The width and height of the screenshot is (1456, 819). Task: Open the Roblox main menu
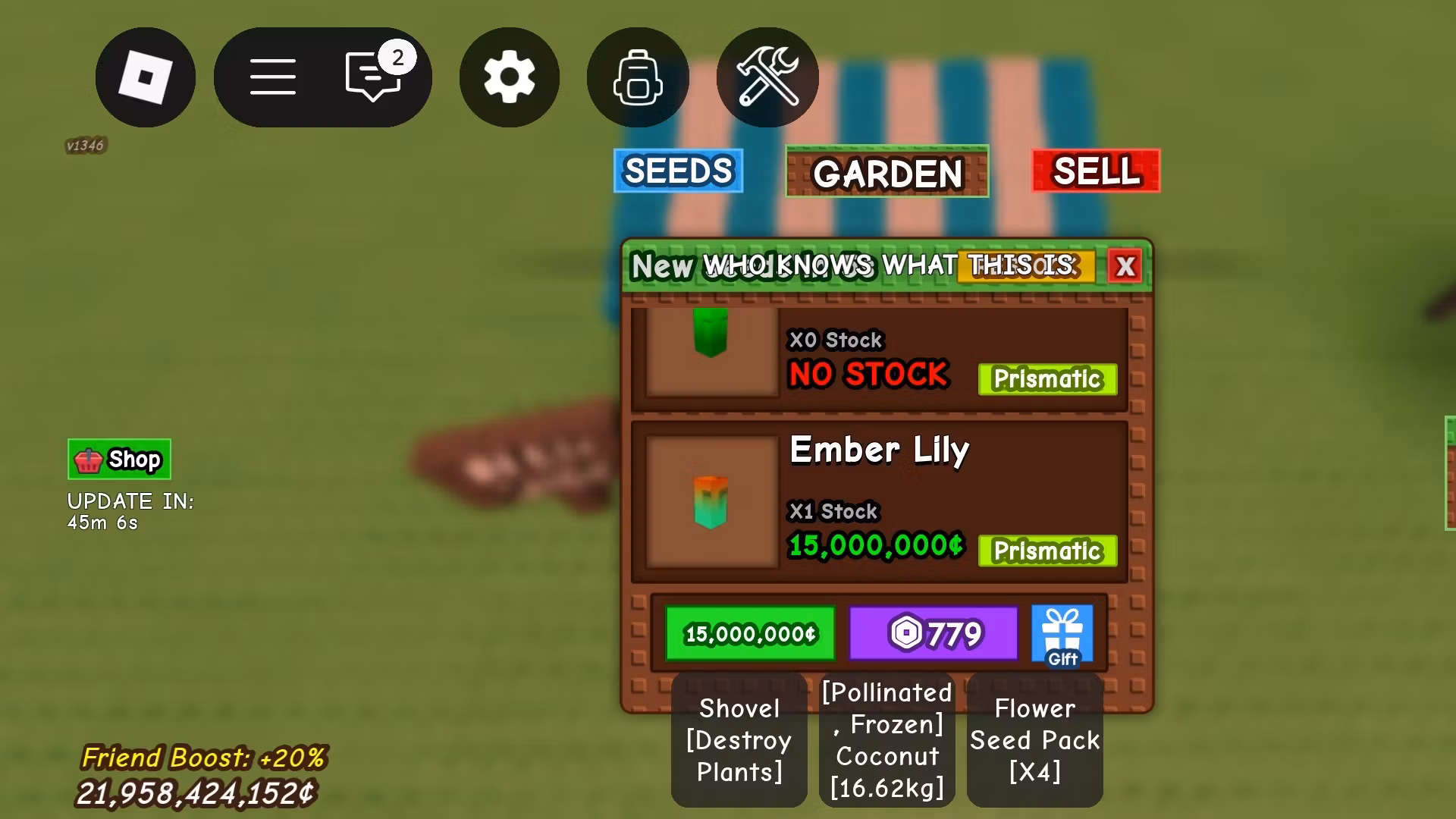pos(145,77)
